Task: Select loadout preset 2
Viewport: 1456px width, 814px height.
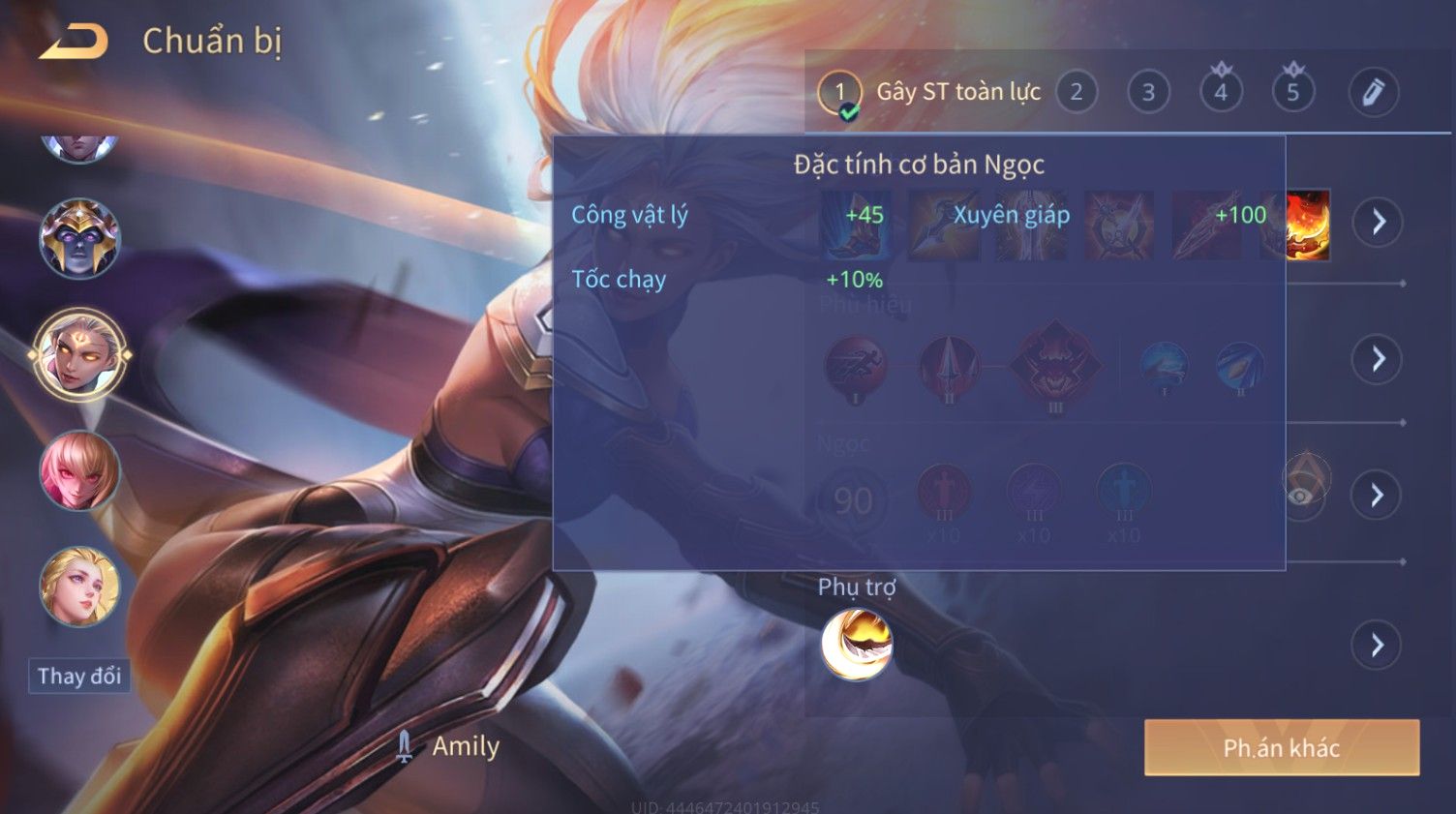Action: 1076,92
